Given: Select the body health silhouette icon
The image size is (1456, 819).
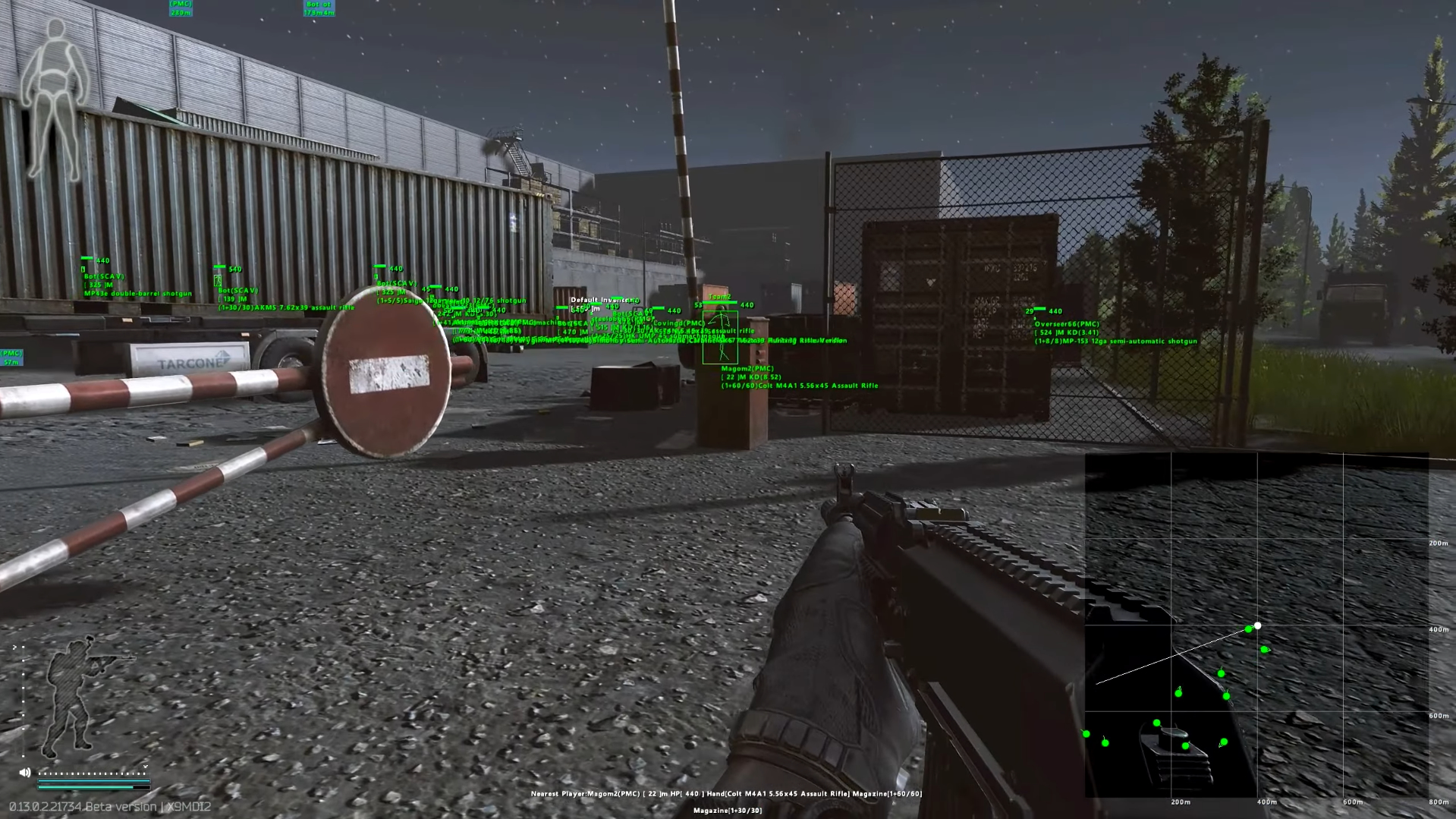Looking at the screenshot, I should point(55,101).
